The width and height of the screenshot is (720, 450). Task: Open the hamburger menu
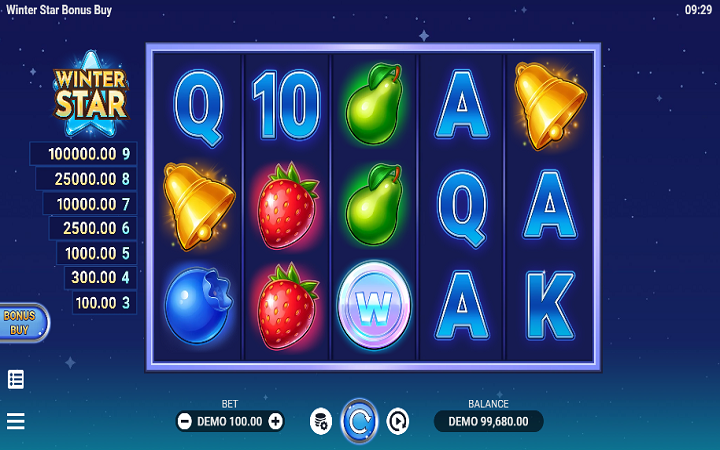coord(16,421)
